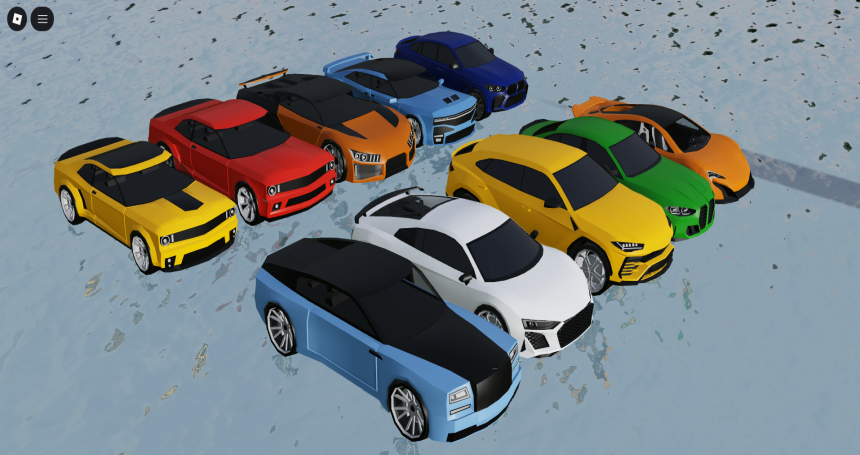Open the hamburger chat menu button
The image size is (860, 455).
click(x=42, y=19)
